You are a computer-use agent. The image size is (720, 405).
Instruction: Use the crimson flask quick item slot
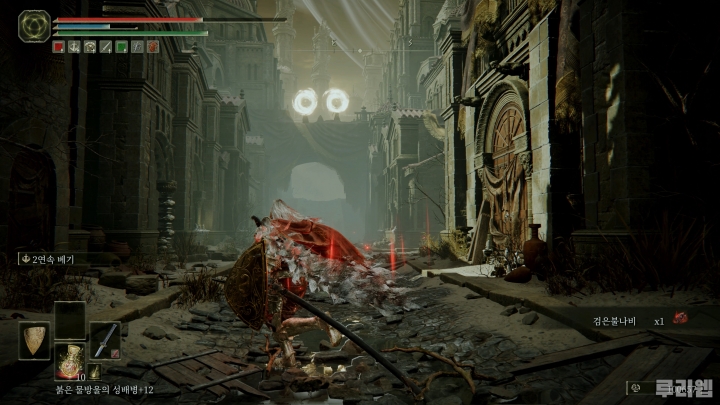point(69,362)
